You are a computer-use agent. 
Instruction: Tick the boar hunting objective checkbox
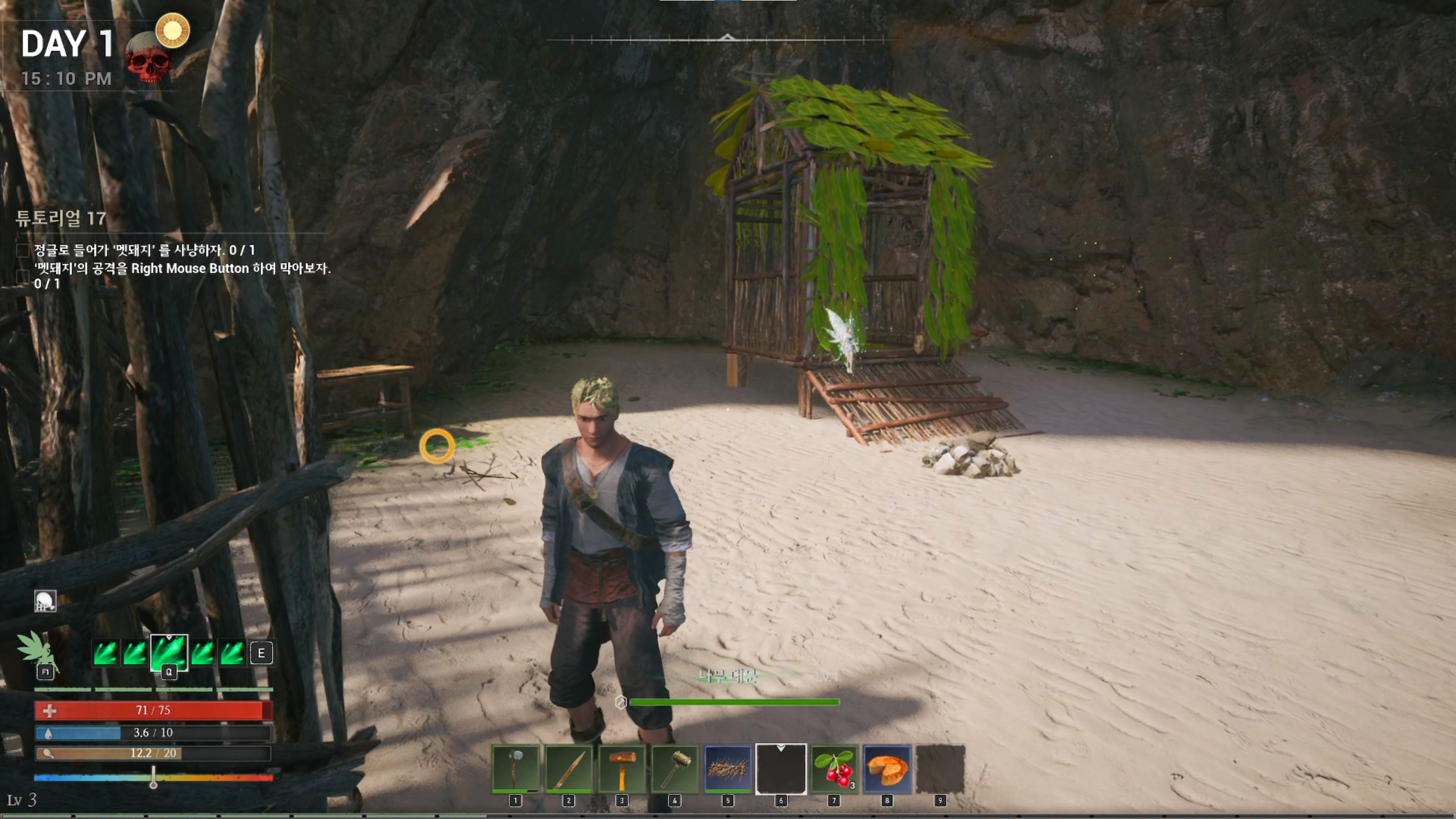pos(23,250)
